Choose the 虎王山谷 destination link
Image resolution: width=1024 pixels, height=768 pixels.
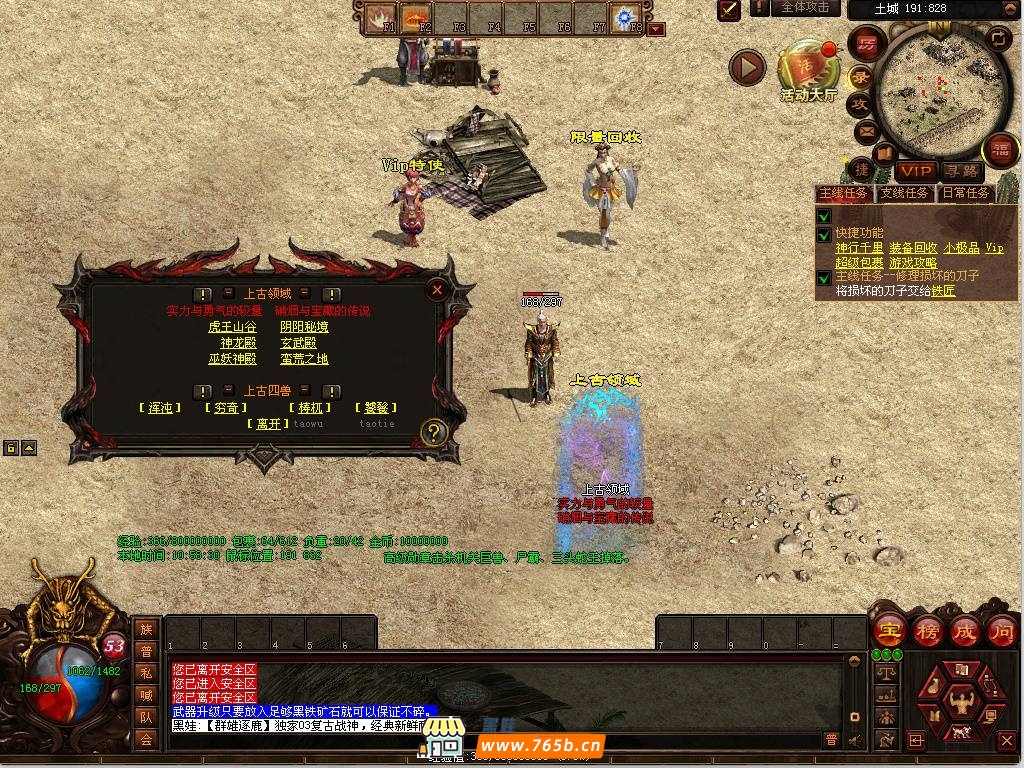point(232,327)
